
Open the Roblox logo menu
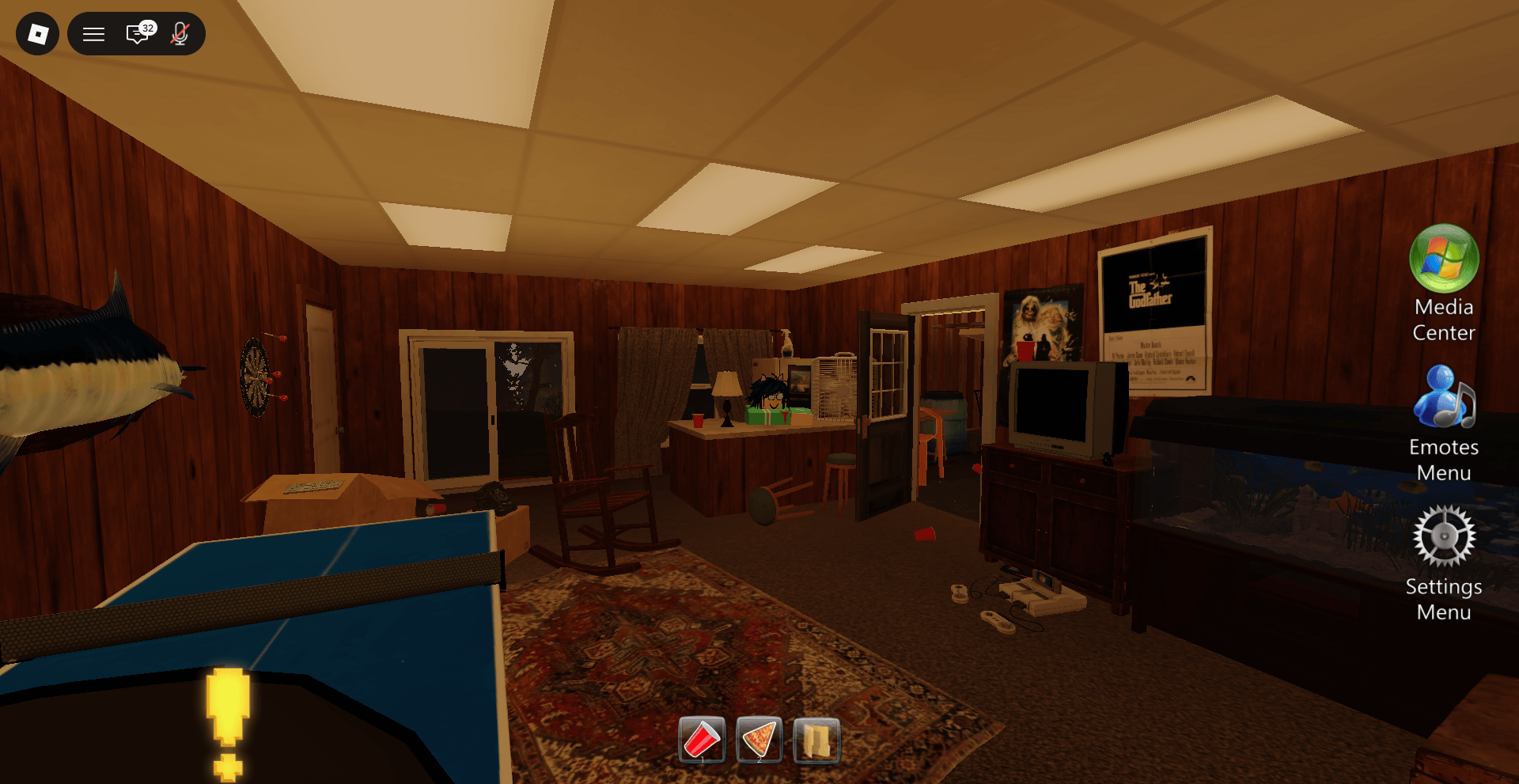[x=37, y=34]
